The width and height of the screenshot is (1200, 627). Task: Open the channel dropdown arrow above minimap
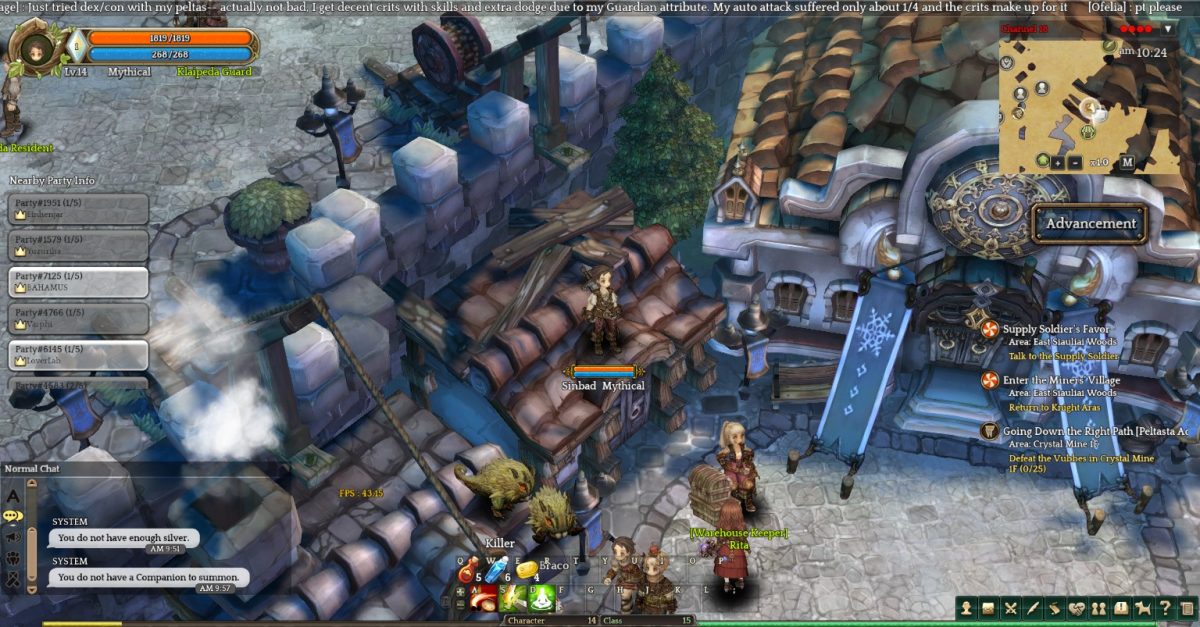[x=1168, y=29]
